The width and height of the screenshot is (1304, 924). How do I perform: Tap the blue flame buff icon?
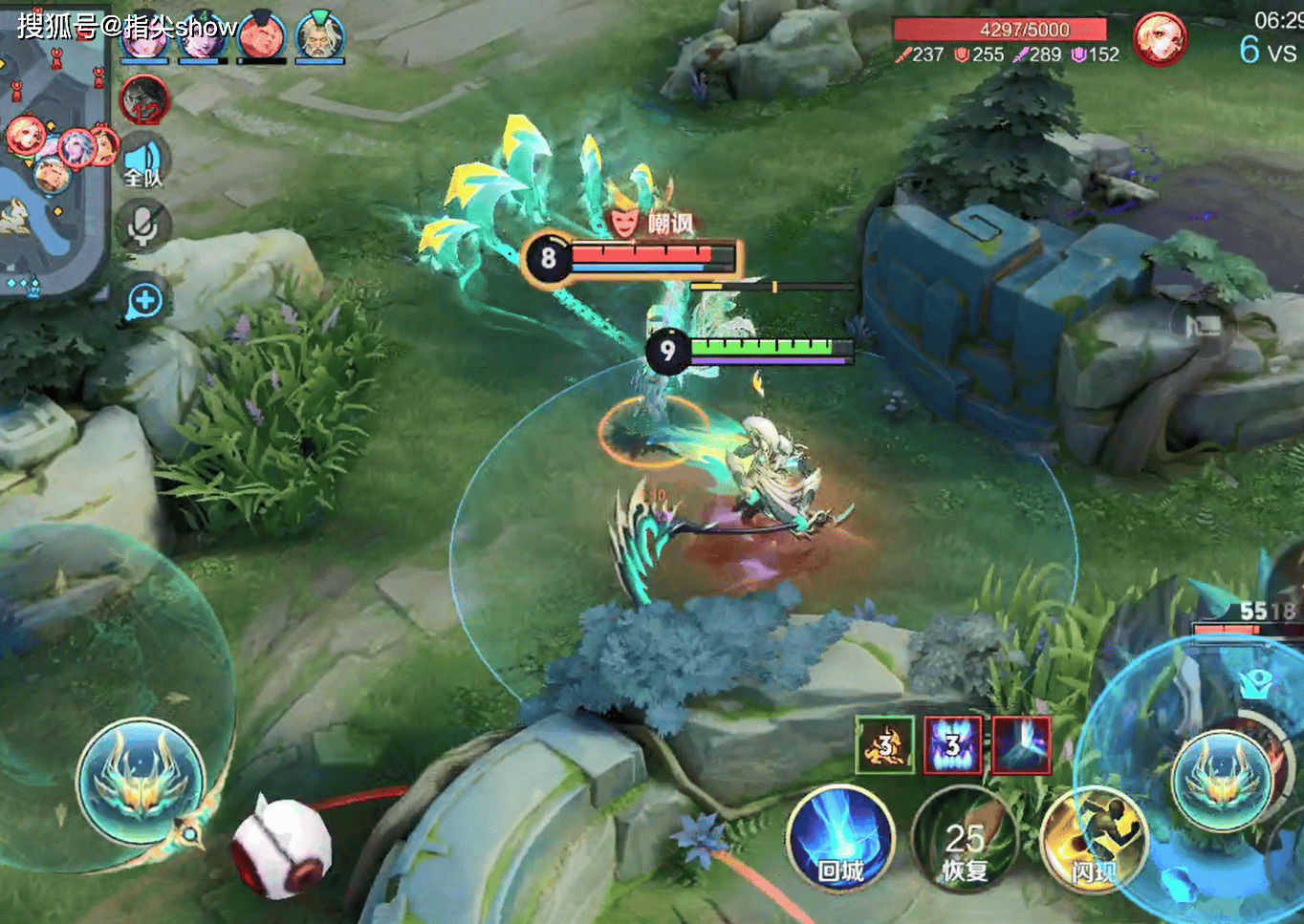tap(952, 744)
